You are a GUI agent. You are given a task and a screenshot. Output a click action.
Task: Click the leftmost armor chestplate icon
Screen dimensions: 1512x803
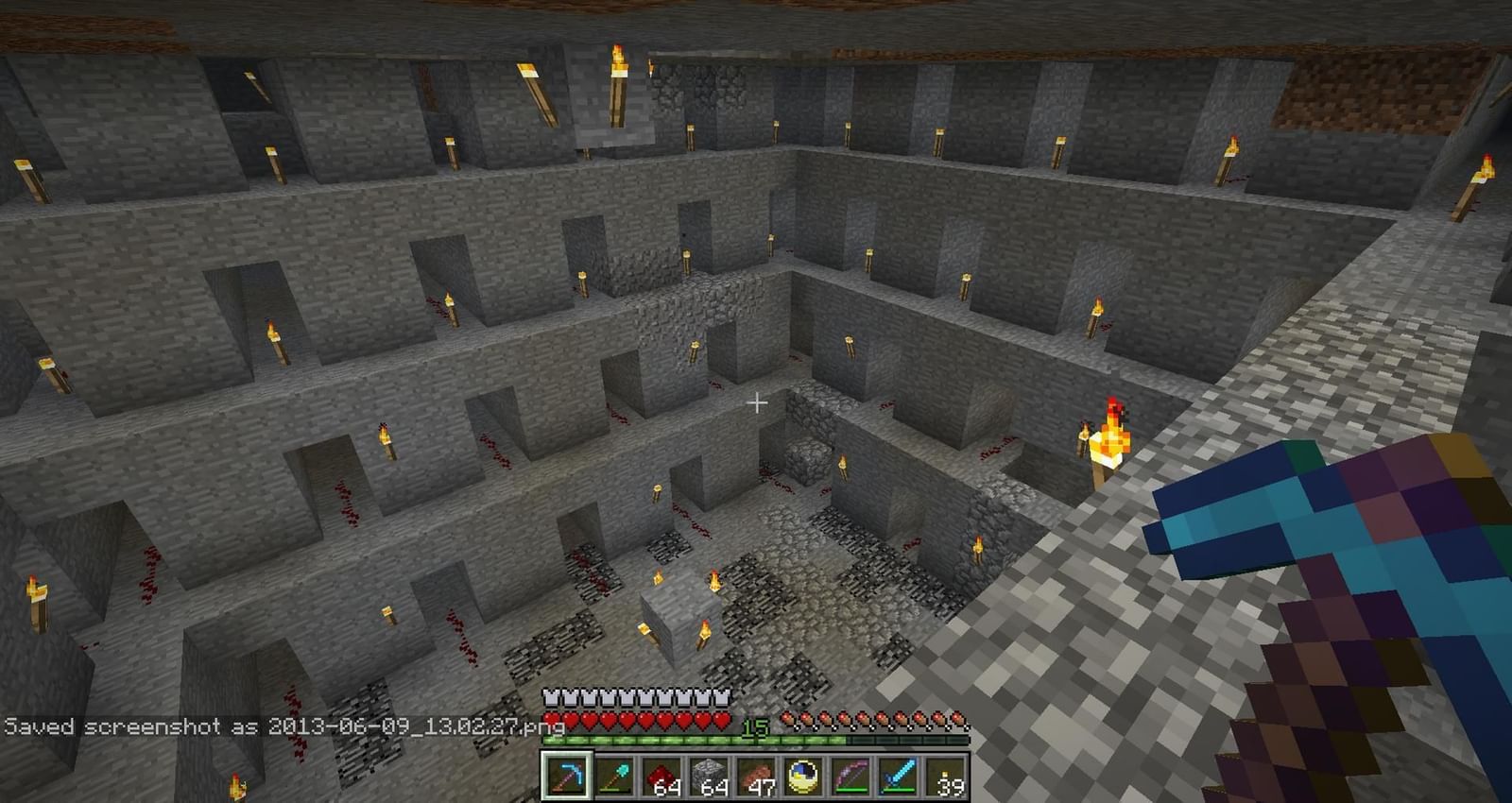(x=551, y=696)
